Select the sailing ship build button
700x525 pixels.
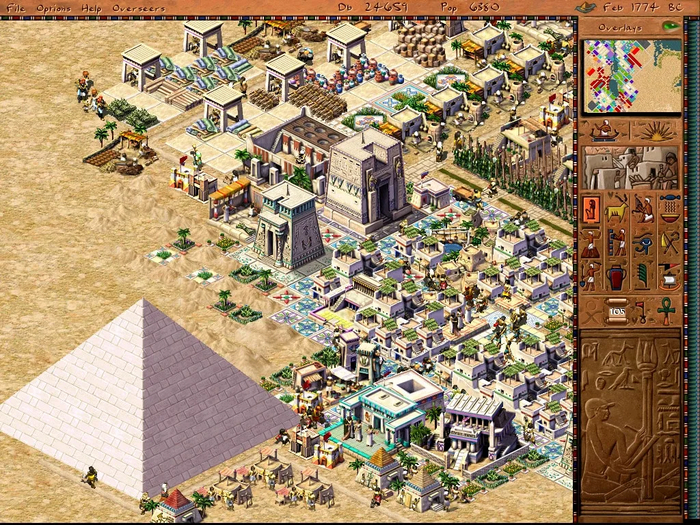669,274
